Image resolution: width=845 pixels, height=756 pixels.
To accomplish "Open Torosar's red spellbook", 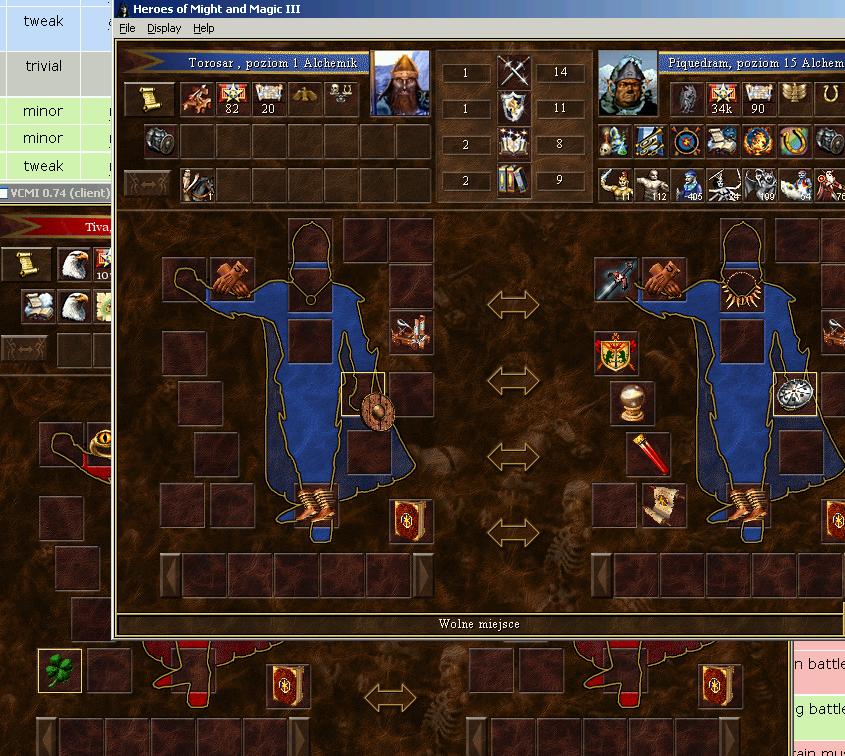I will click(x=410, y=520).
